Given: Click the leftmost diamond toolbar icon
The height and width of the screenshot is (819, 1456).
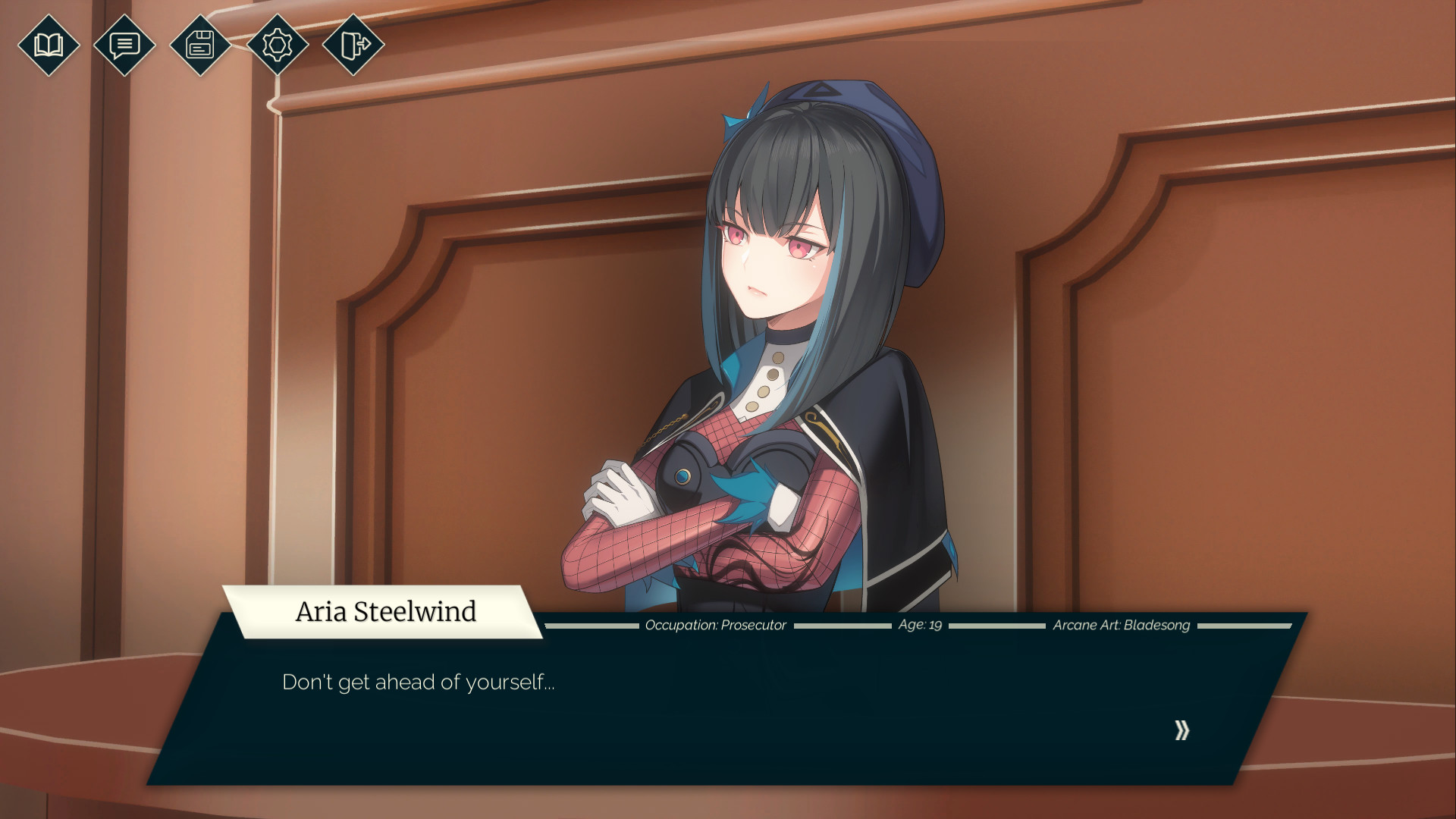Looking at the screenshot, I should click(x=48, y=45).
